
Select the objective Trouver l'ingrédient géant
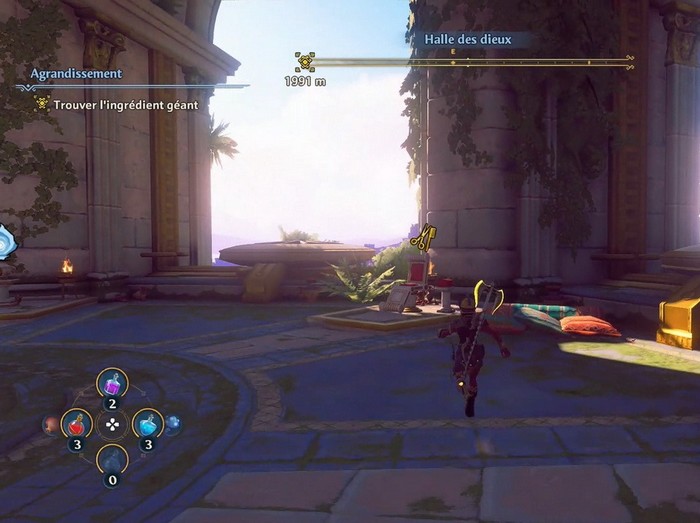coord(126,103)
